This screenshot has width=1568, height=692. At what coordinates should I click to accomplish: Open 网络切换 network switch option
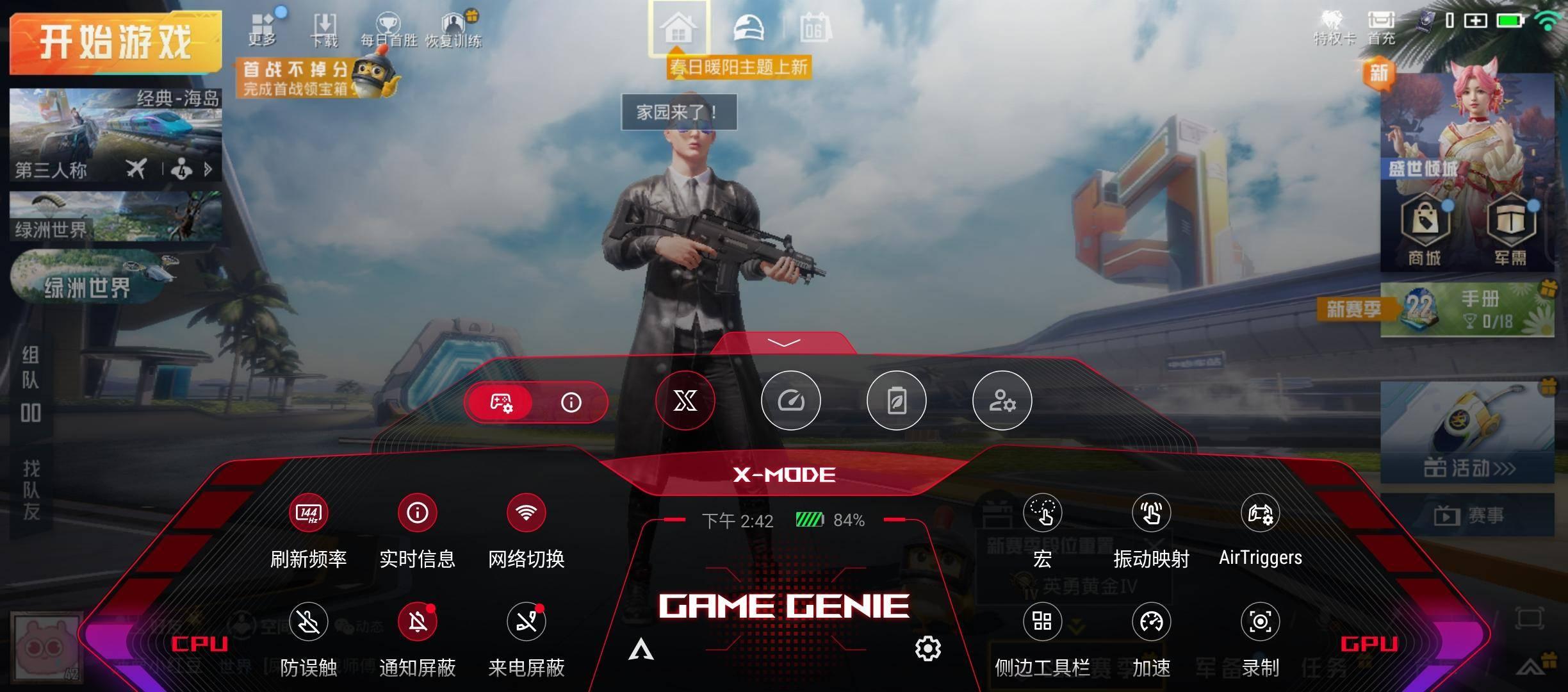(x=526, y=513)
